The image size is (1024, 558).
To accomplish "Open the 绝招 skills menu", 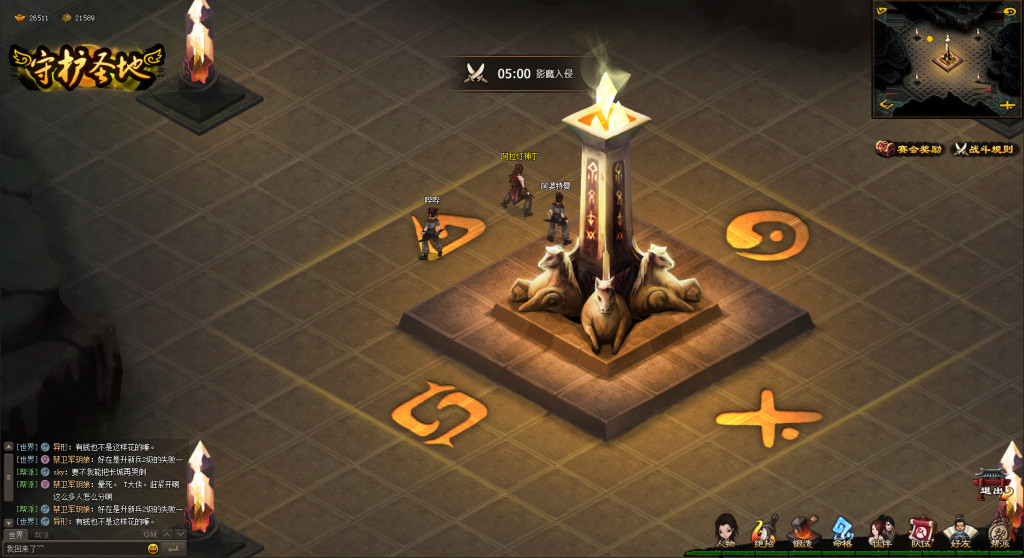I will [x=764, y=531].
